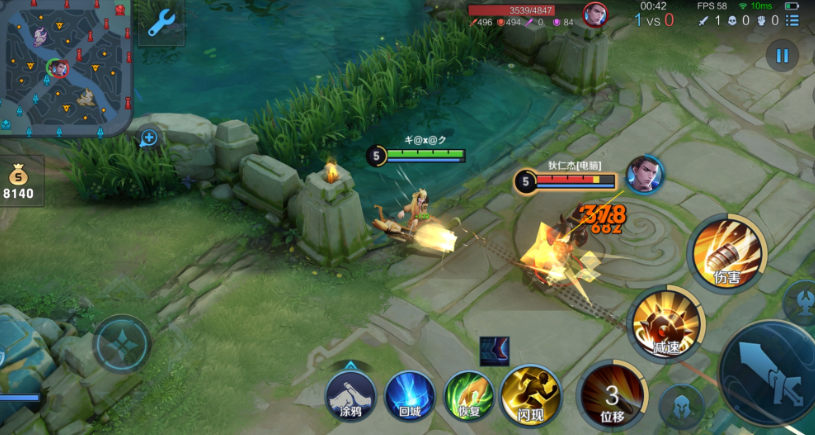Tap the blue plus signal bubble
815x435 pixels.
tap(149, 137)
